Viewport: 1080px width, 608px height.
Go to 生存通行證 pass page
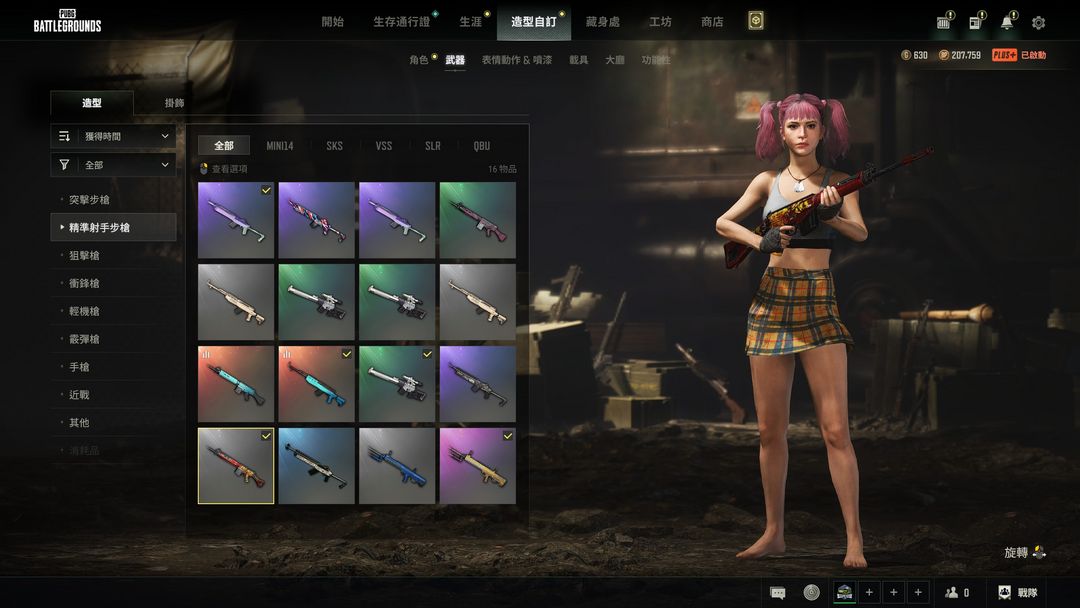(401, 22)
